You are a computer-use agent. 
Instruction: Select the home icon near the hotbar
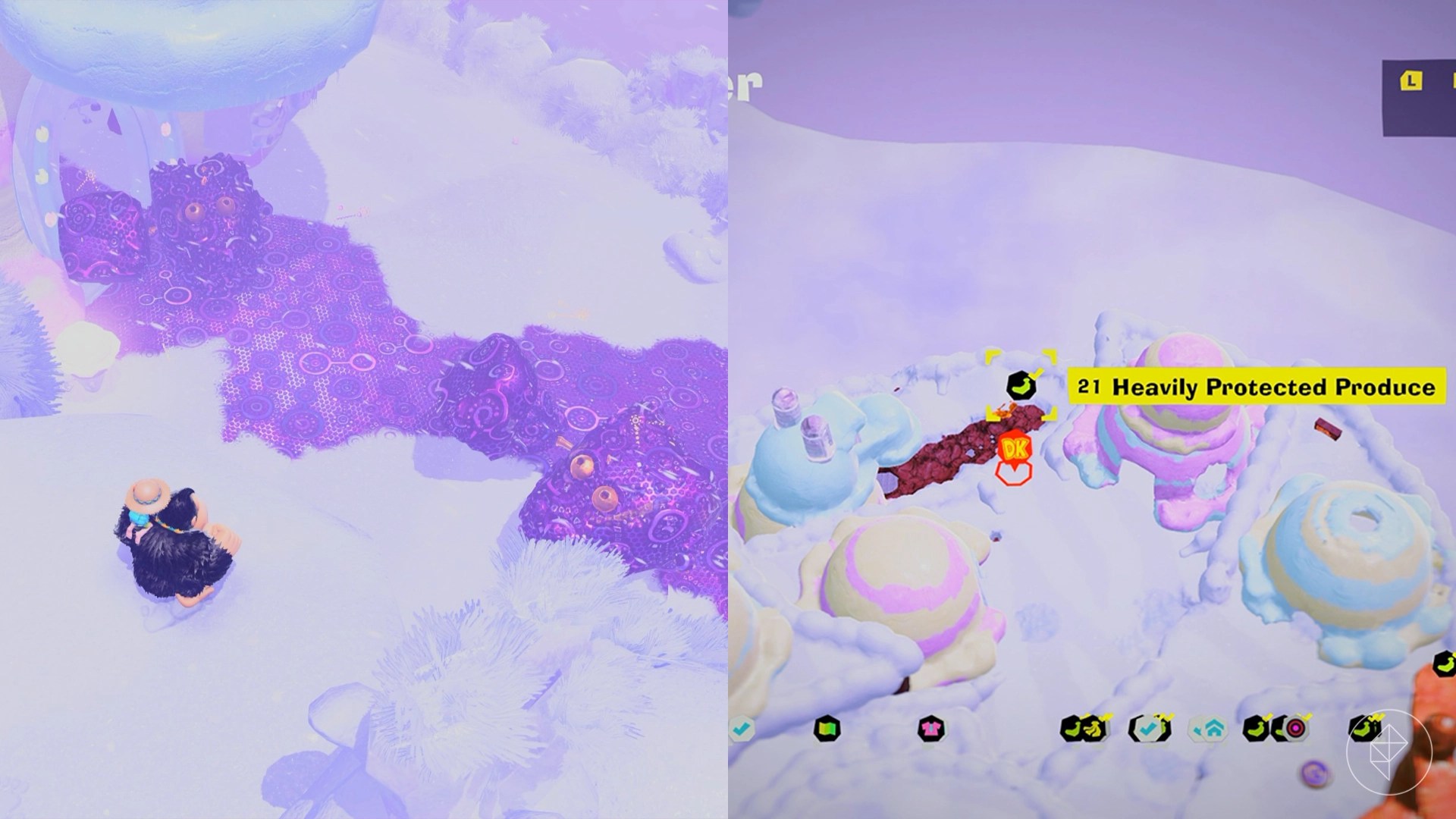tap(1213, 728)
